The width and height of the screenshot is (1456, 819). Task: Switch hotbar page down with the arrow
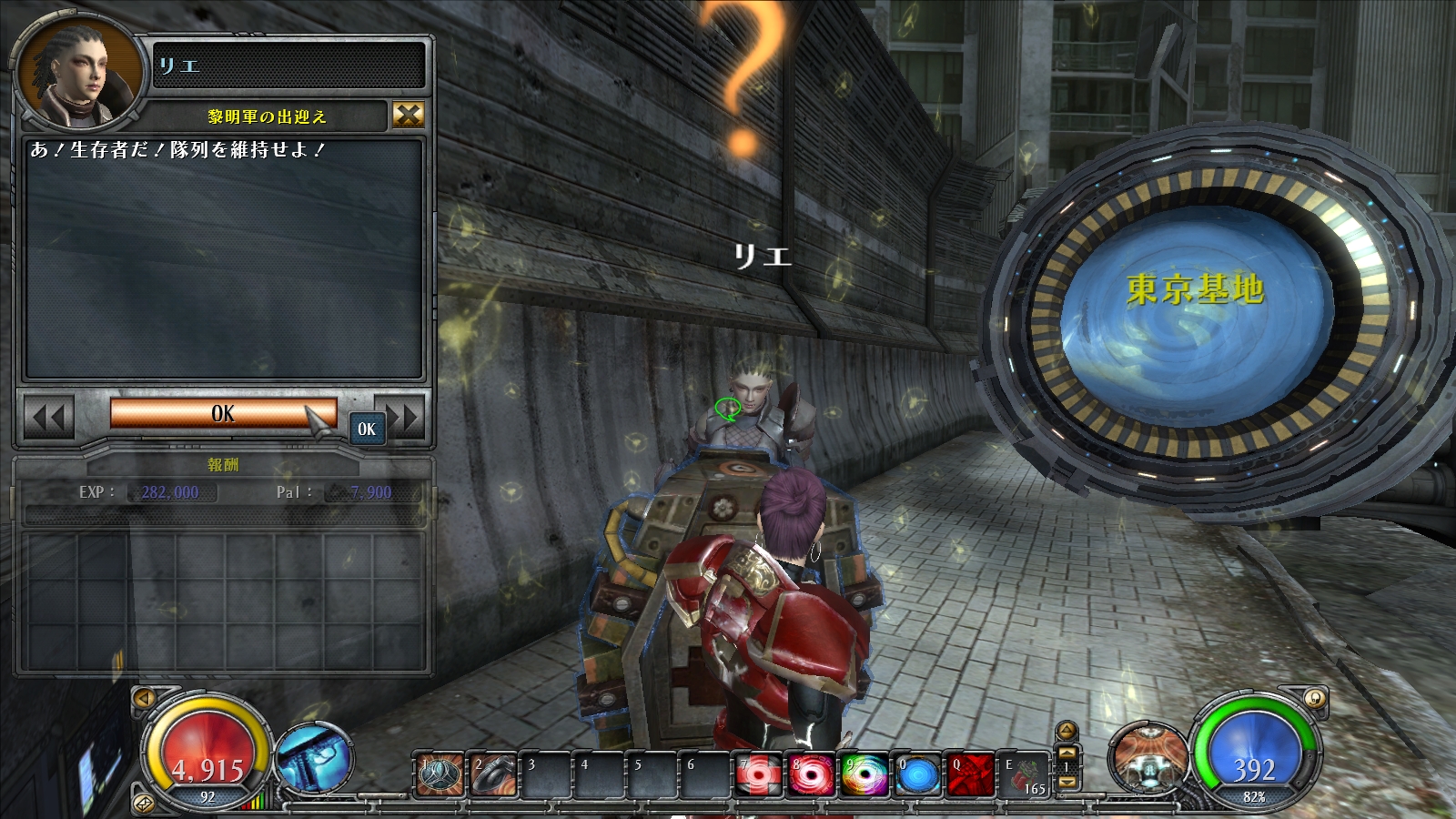[1067, 782]
